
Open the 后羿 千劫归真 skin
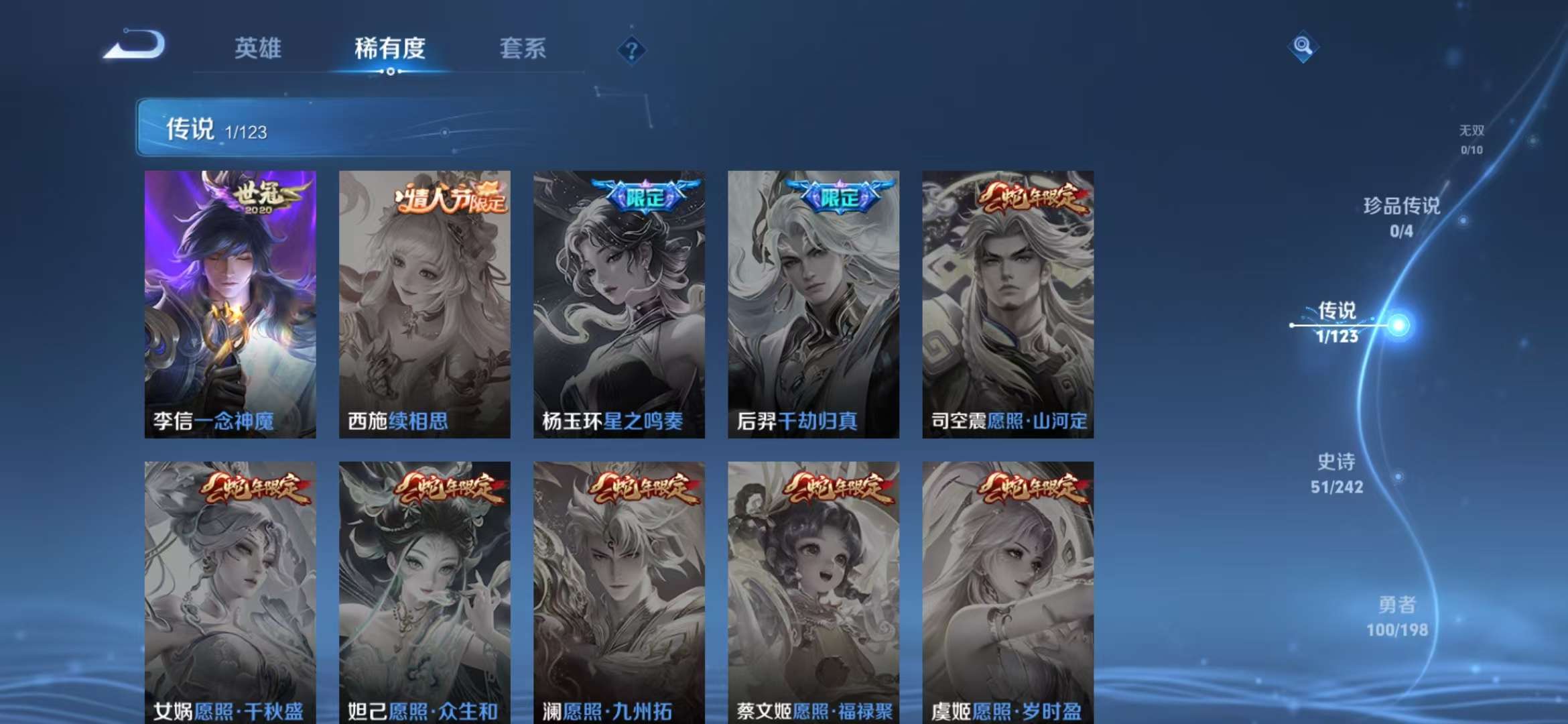coord(813,302)
